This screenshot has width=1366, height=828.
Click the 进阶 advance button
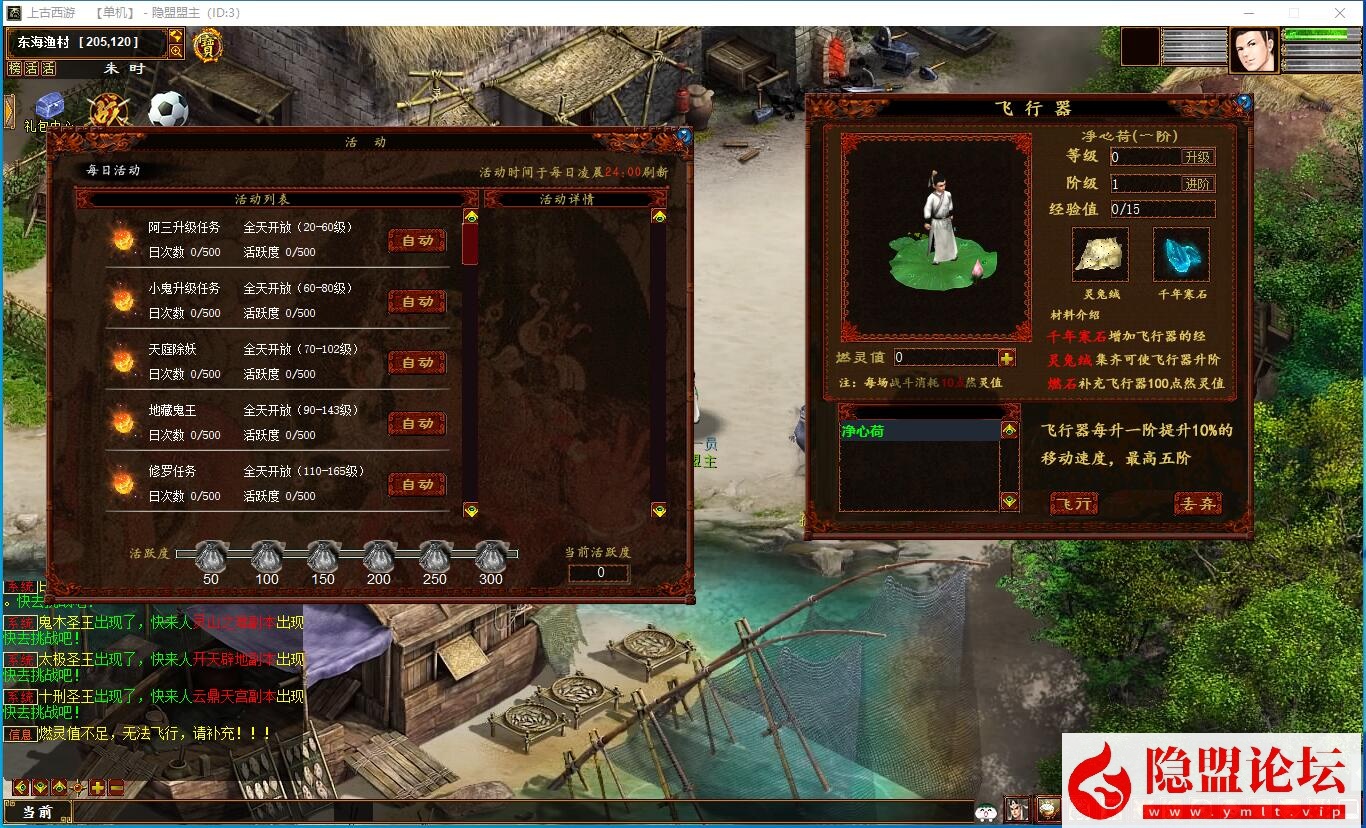[x=1197, y=184]
